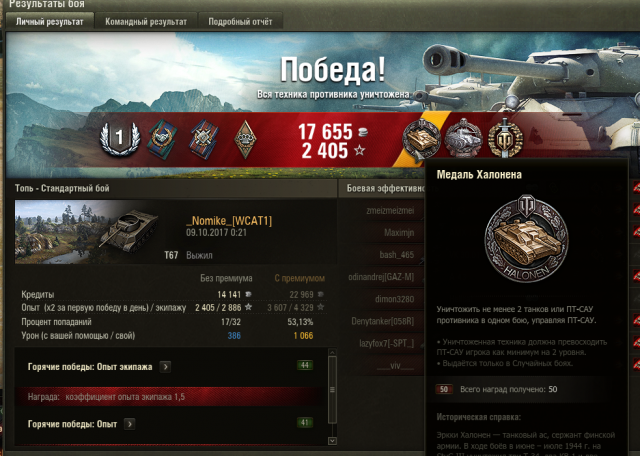The height and width of the screenshot is (456, 640).
Task: Select player row zmeizmeizmei
Action: (386, 211)
